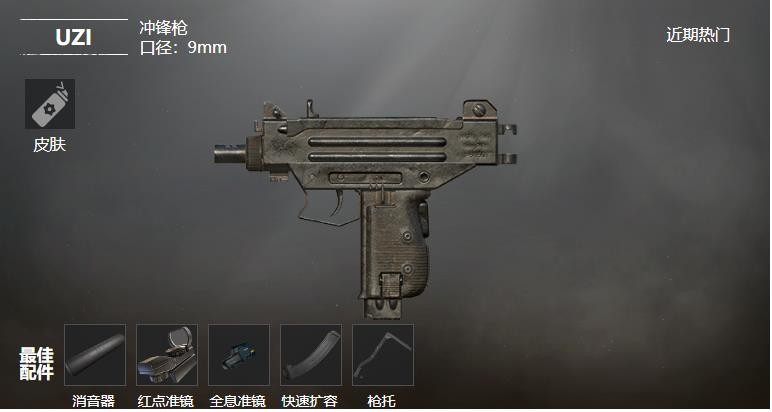This screenshot has height=412, width=772.
Task: Select the 全息准镜 holographic sight
Action: point(239,355)
